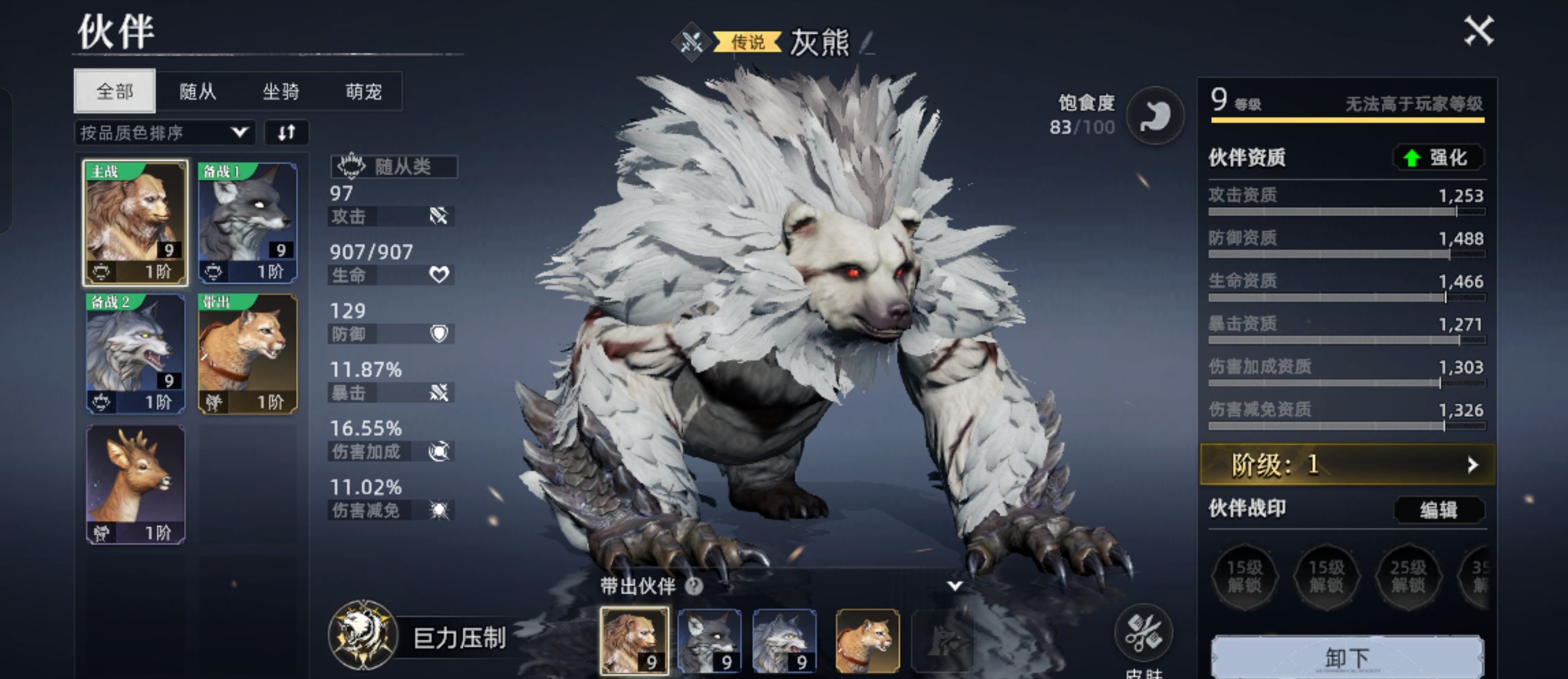Switch to the 坐骑 tab
1568x679 pixels.
pos(281,91)
